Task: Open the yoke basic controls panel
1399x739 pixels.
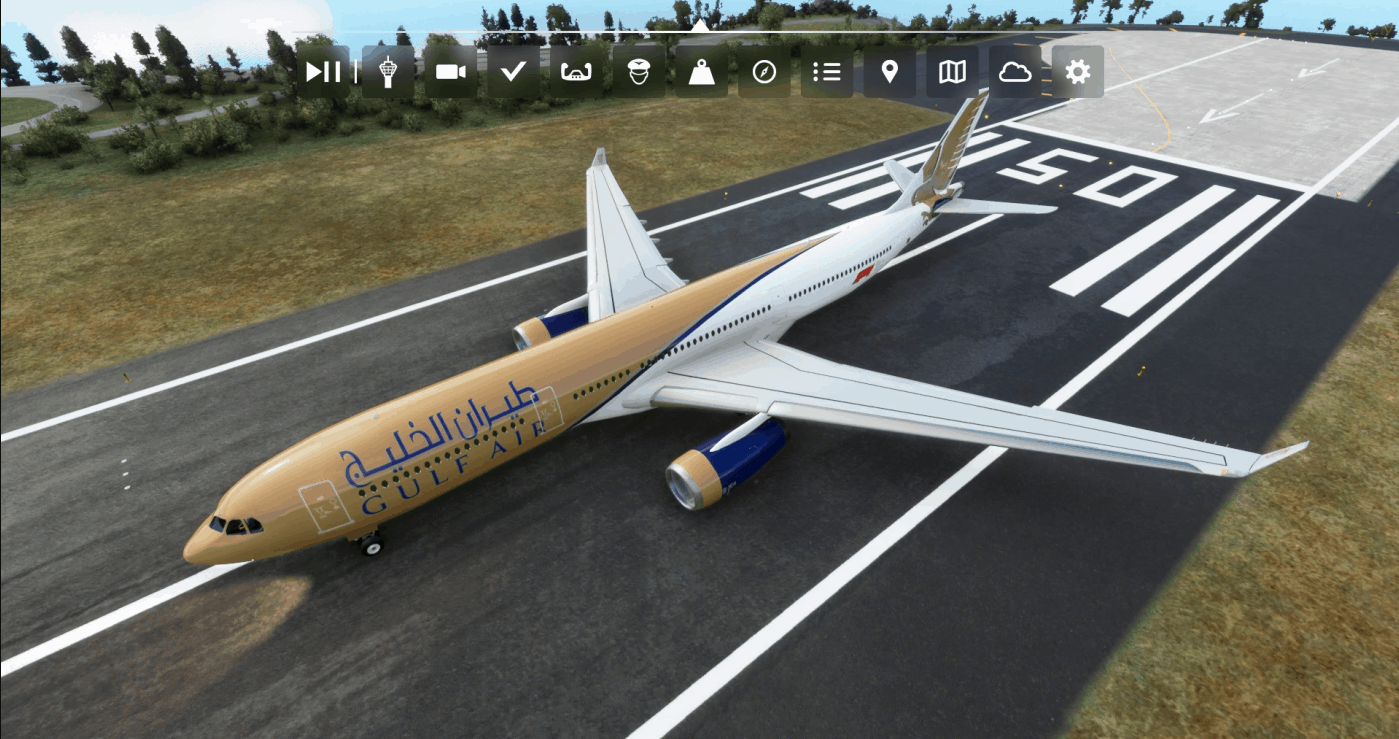Action: [x=576, y=72]
